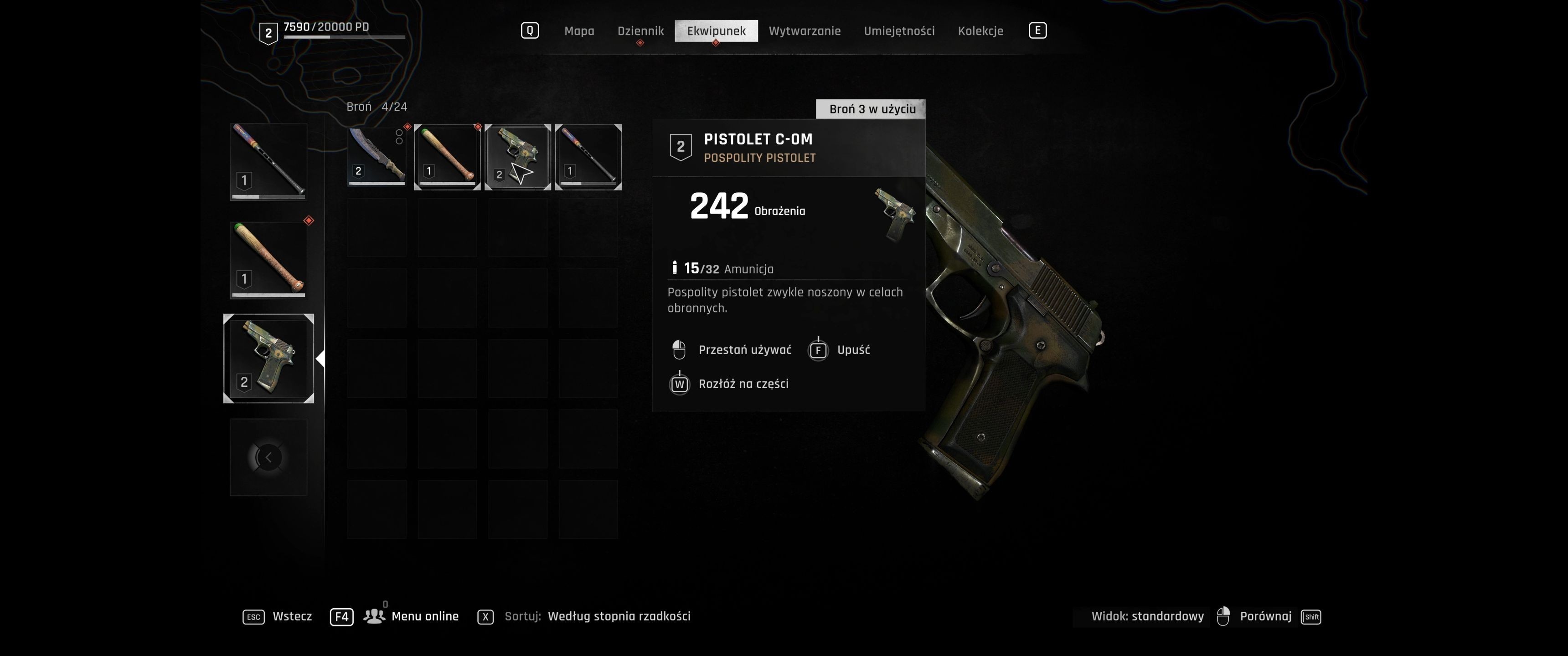Change sorting at Sortuj: Według stopnia rzadkości
Viewport: 1568px width, 656px height.
[x=619, y=616]
